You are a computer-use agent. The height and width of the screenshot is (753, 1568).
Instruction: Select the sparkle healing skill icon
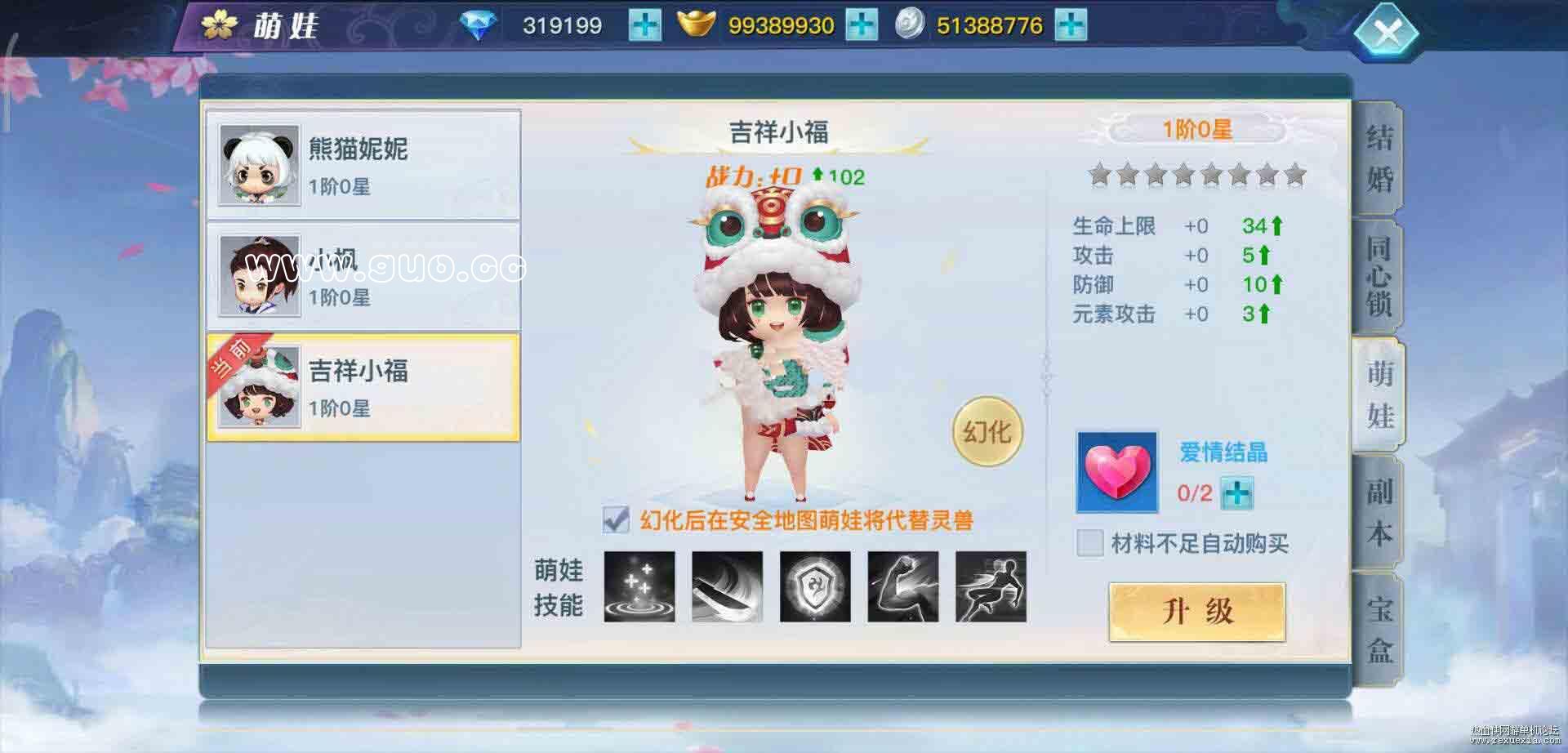click(640, 589)
